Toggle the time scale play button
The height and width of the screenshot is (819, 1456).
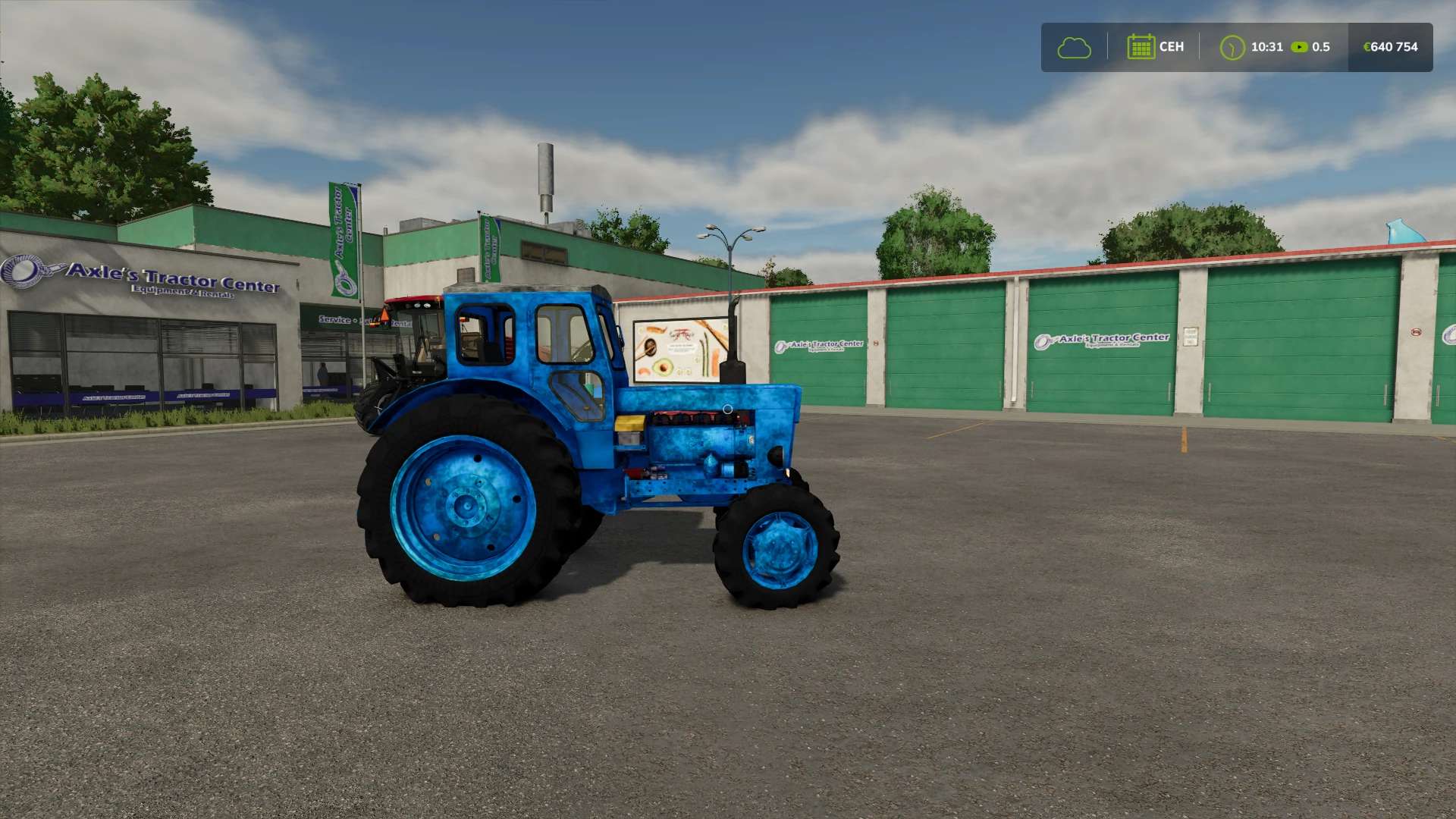[x=1301, y=47]
